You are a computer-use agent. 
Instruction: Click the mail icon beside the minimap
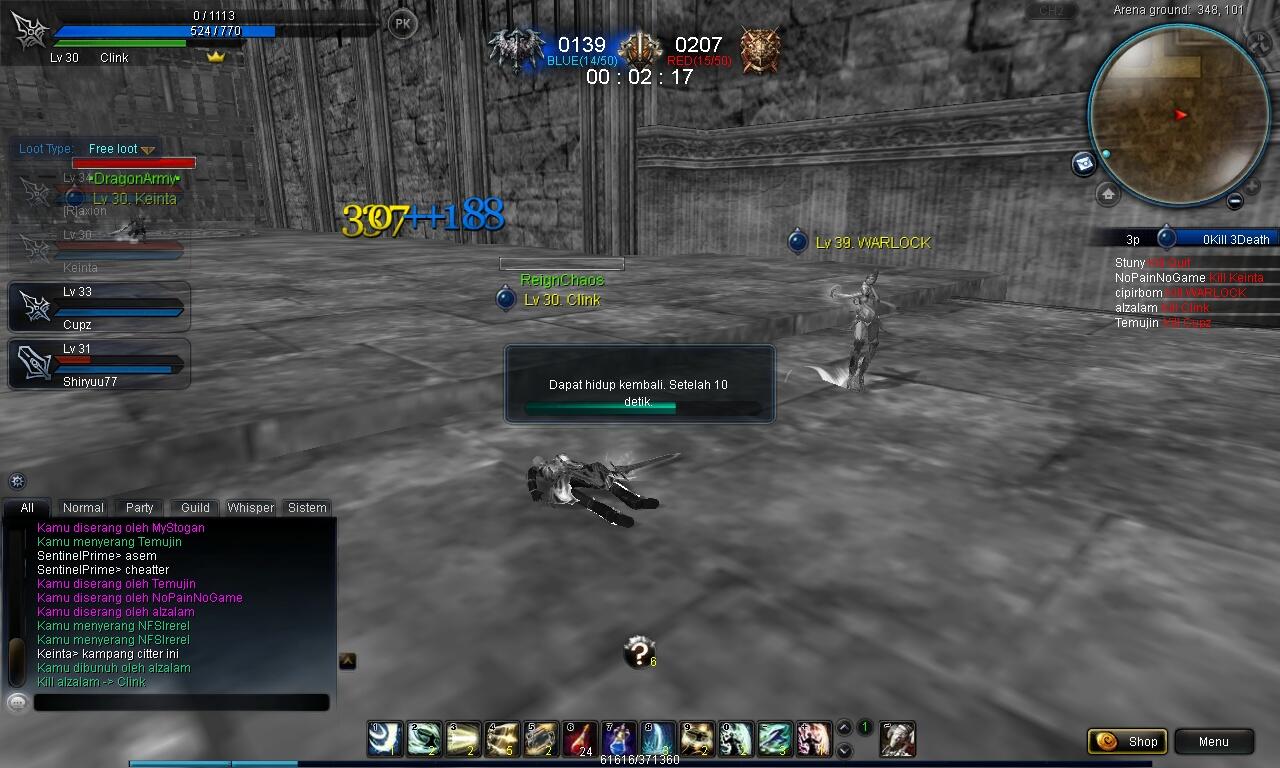point(1083,162)
